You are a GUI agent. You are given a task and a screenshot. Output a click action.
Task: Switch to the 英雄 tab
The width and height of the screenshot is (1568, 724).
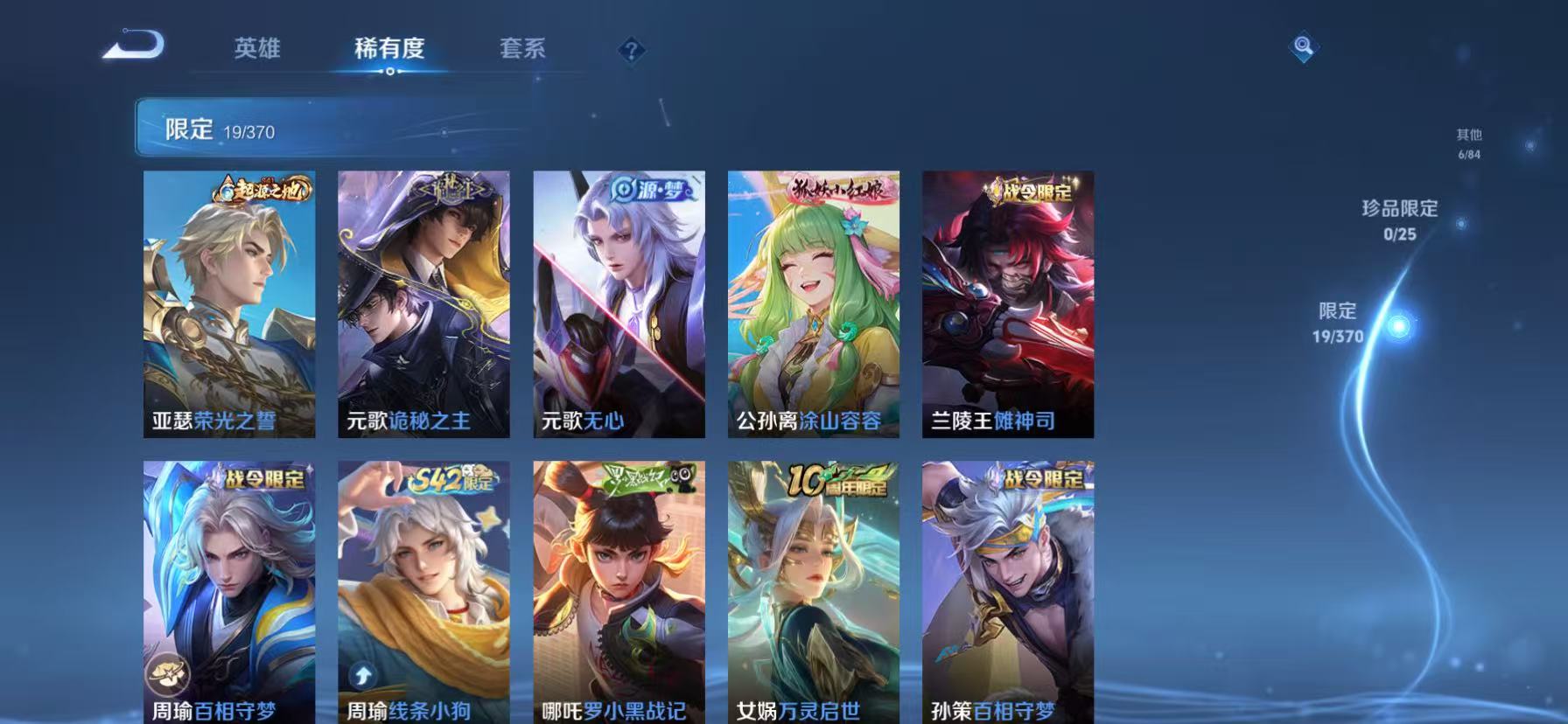pos(258,50)
